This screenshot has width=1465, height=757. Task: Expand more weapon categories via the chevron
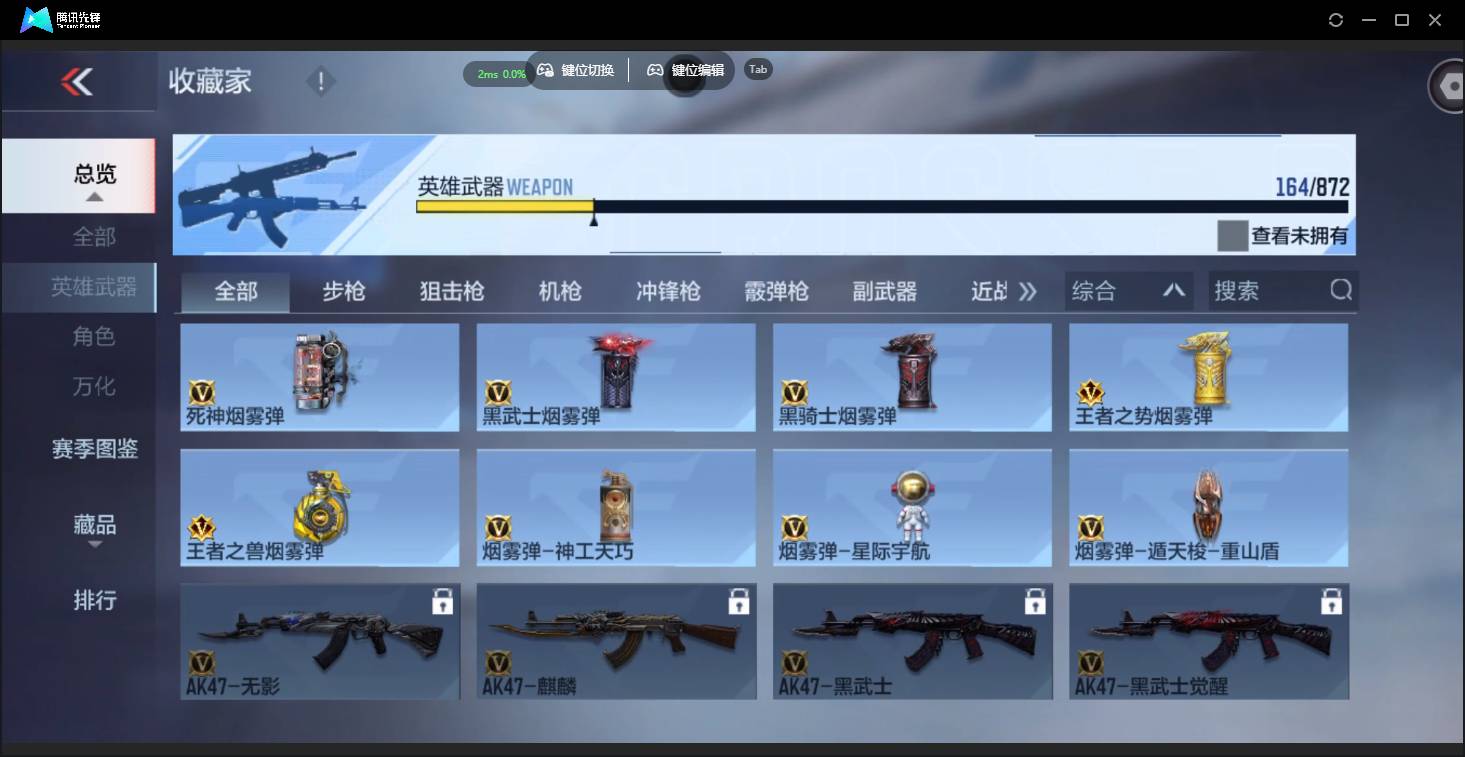1028,289
